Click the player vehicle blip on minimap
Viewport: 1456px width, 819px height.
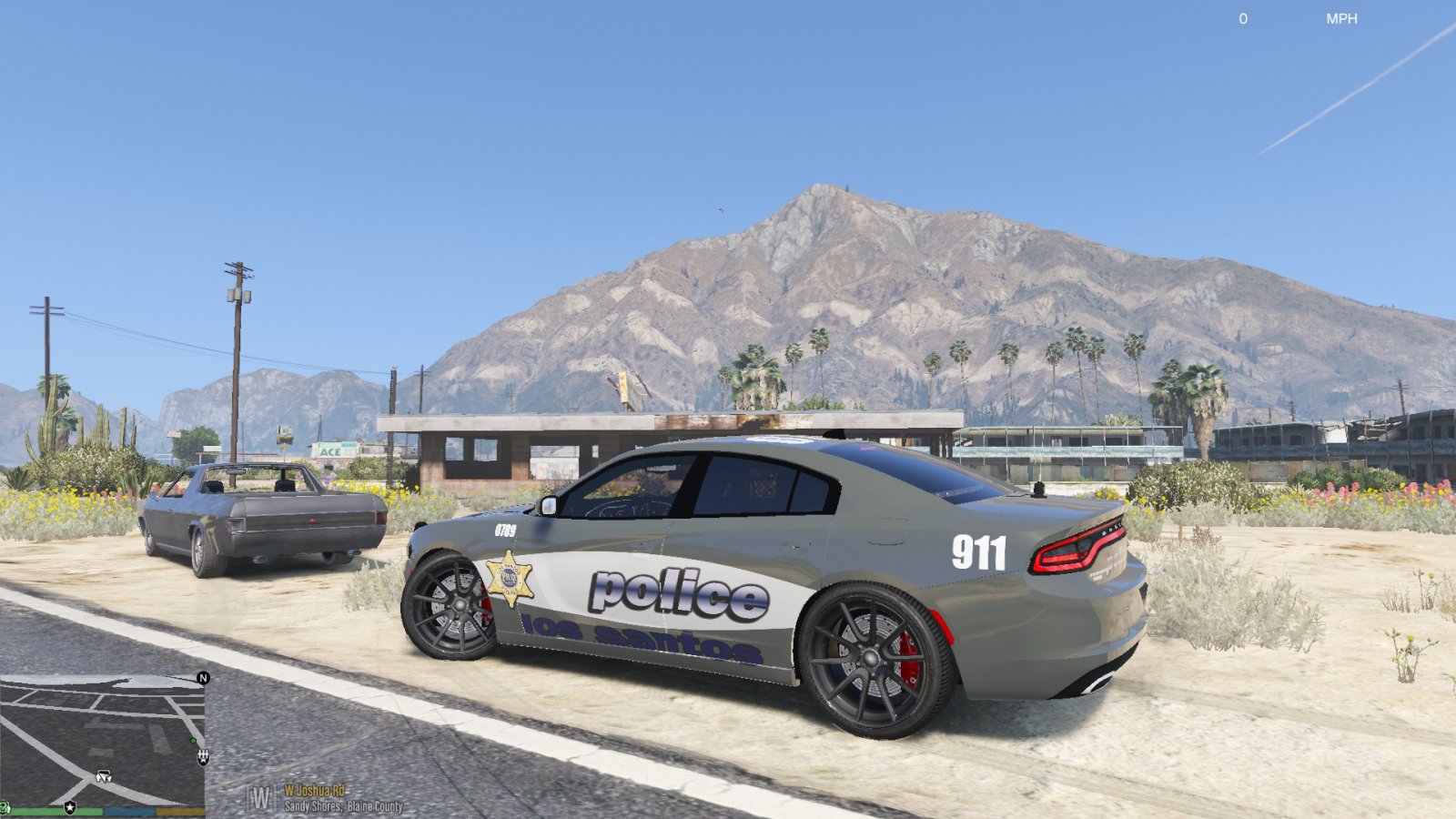[104, 776]
